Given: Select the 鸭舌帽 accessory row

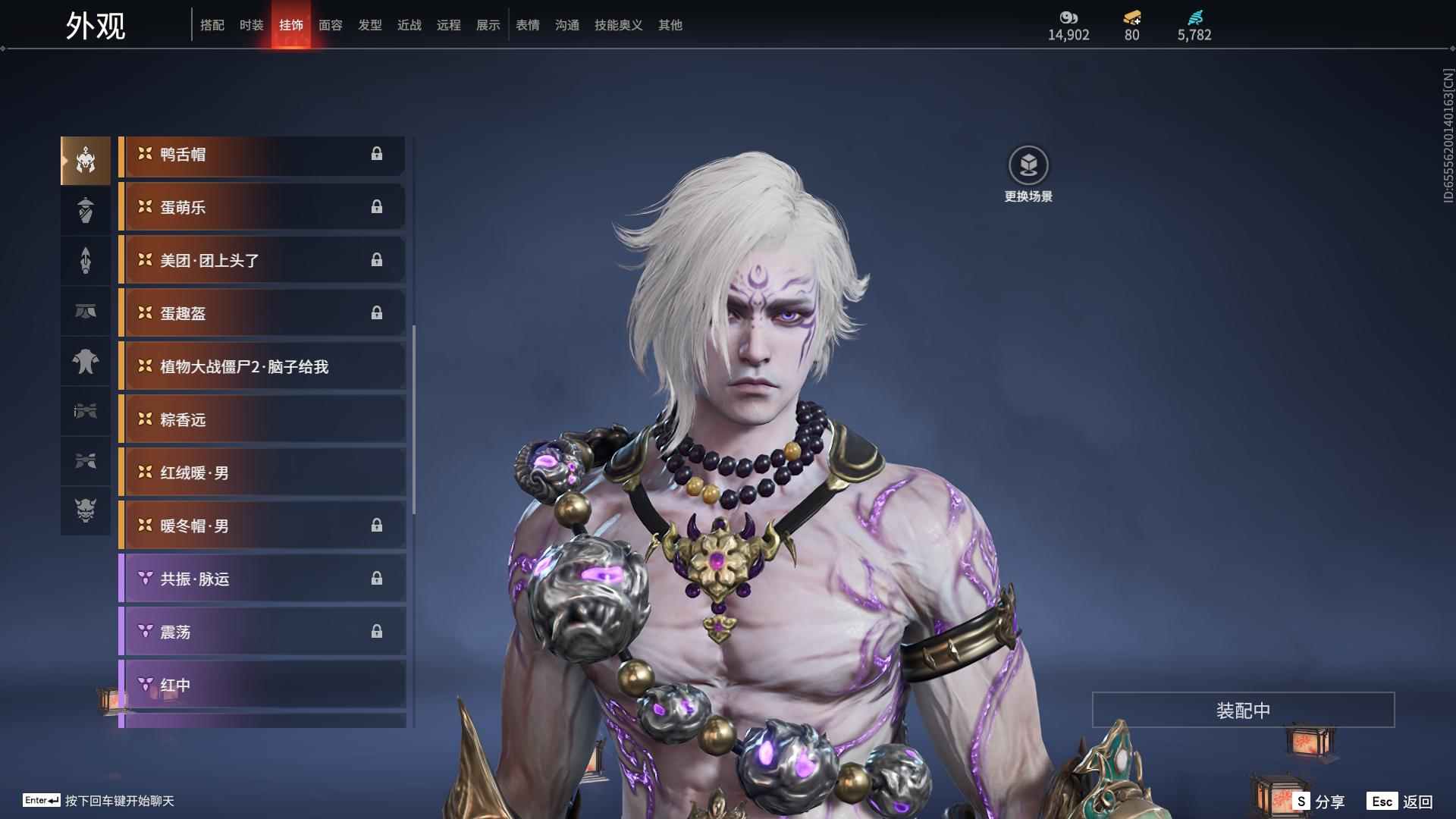Looking at the screenshot, I should tap(262, 155).
